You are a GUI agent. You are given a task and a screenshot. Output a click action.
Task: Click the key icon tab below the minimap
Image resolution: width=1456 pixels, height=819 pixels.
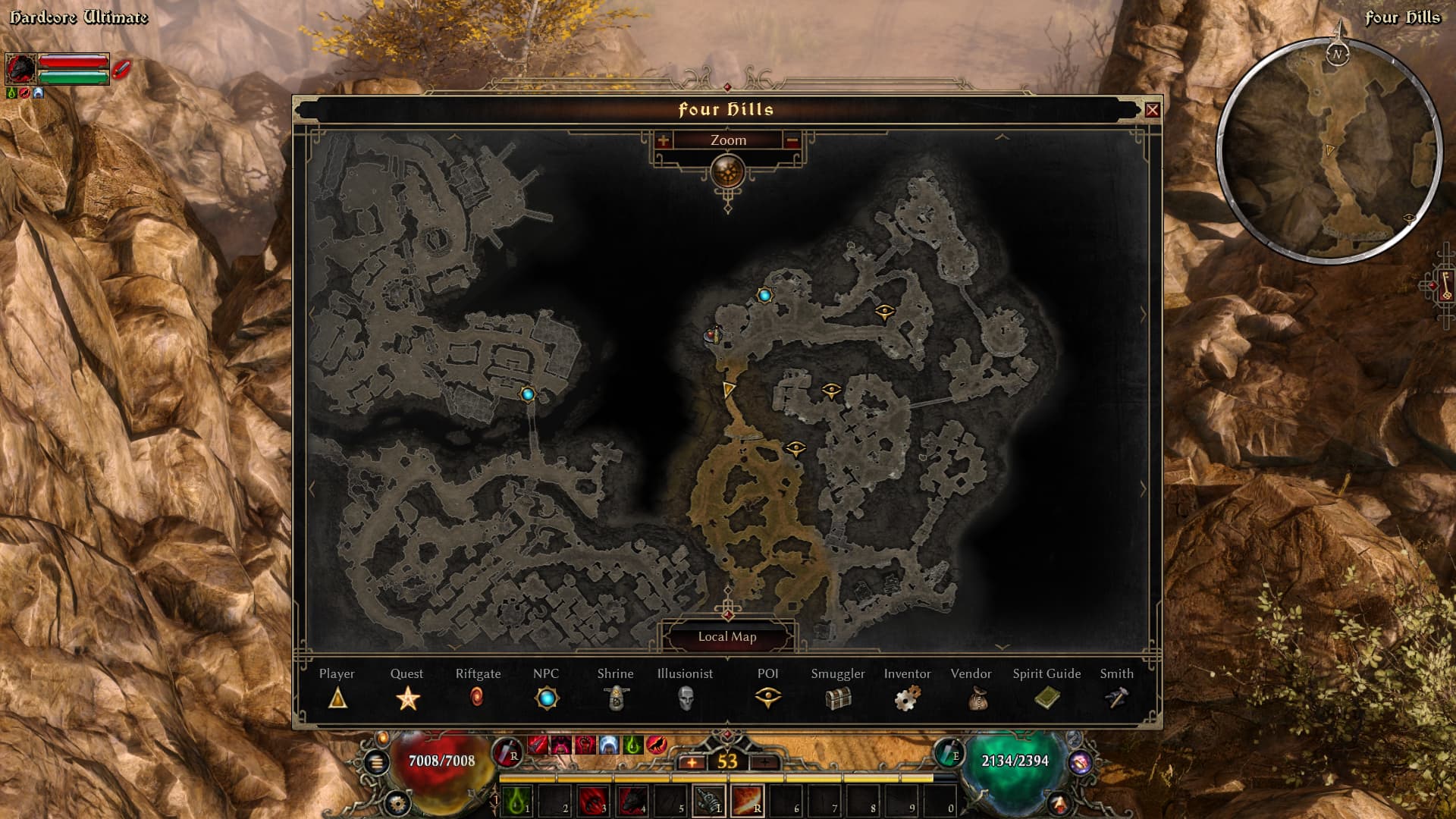[x=1445, y=285]
